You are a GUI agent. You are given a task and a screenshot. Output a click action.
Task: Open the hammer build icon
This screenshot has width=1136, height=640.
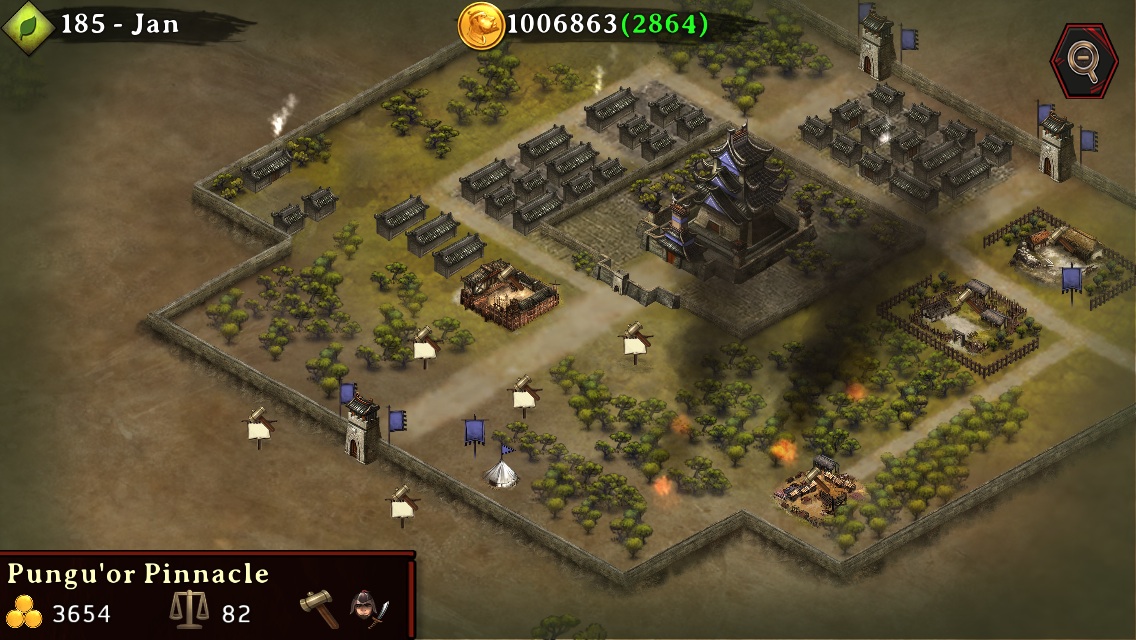point(319,608)
